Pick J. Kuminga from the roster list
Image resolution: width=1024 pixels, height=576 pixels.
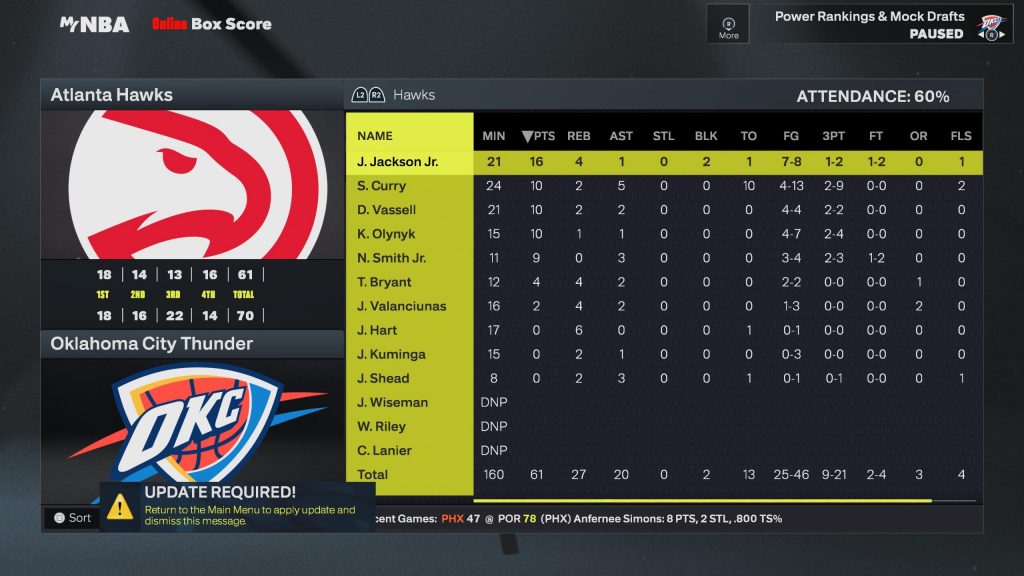[x=391, y=354]
